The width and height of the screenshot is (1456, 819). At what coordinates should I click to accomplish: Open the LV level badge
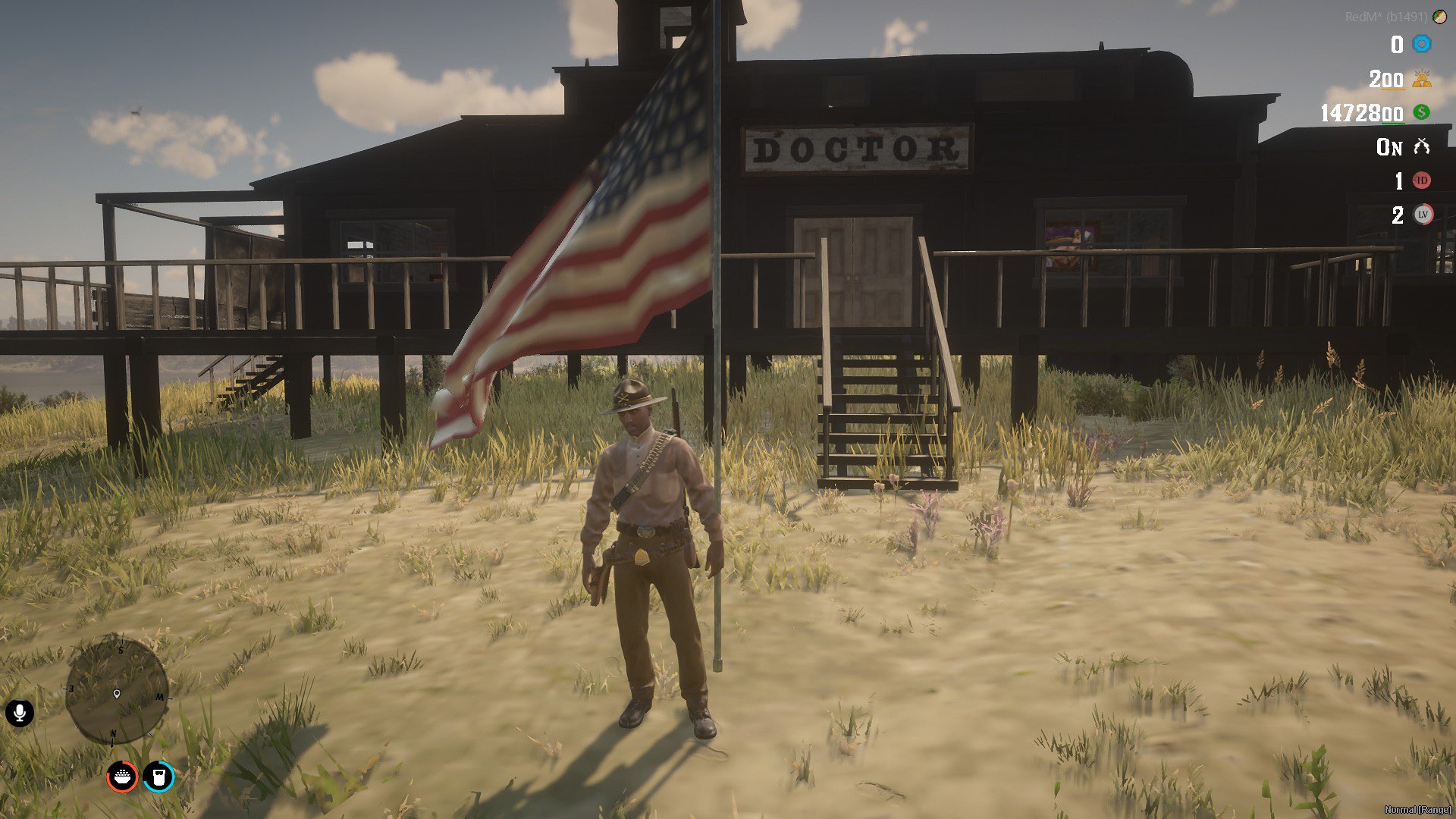1423,215
